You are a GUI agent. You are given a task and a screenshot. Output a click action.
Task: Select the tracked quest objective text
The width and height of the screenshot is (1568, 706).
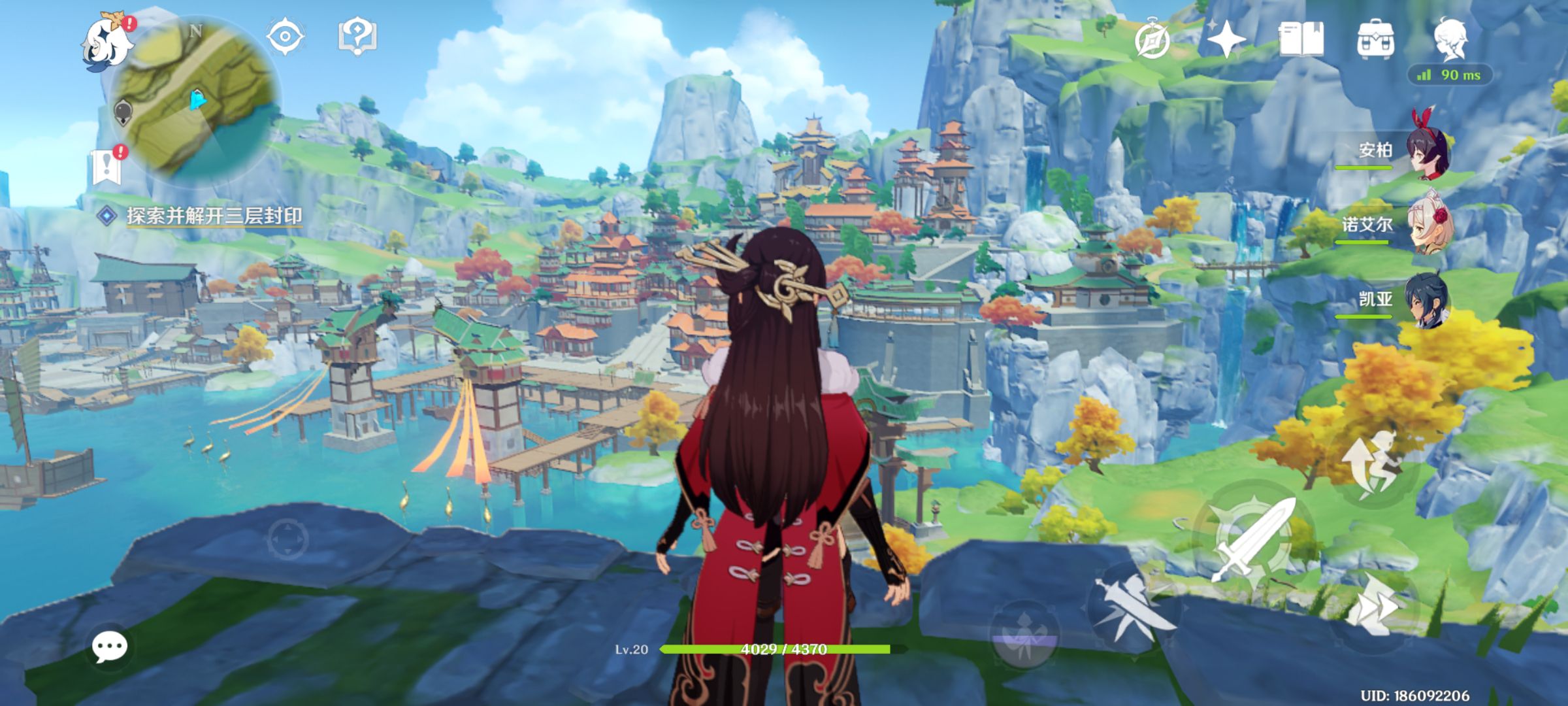point(214,216)
